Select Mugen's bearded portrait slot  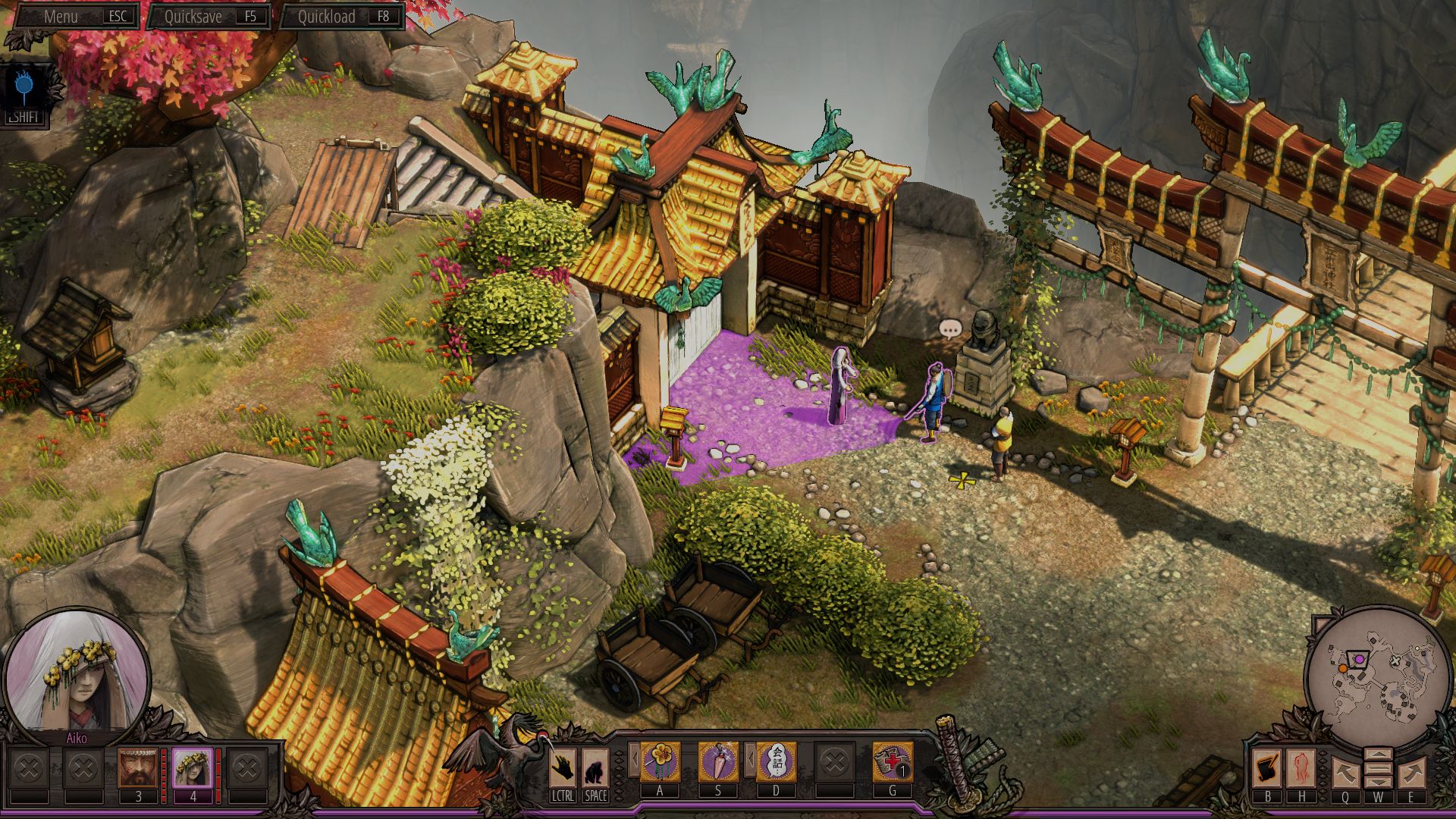138,768
